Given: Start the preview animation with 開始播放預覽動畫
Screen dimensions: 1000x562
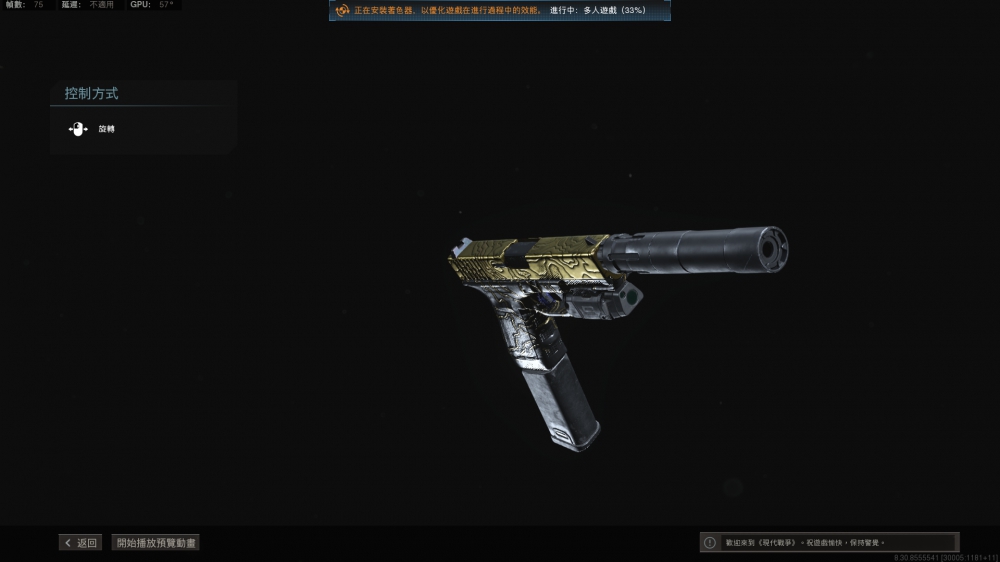Looking at the screenshot, I should click(x=156, y=543).
